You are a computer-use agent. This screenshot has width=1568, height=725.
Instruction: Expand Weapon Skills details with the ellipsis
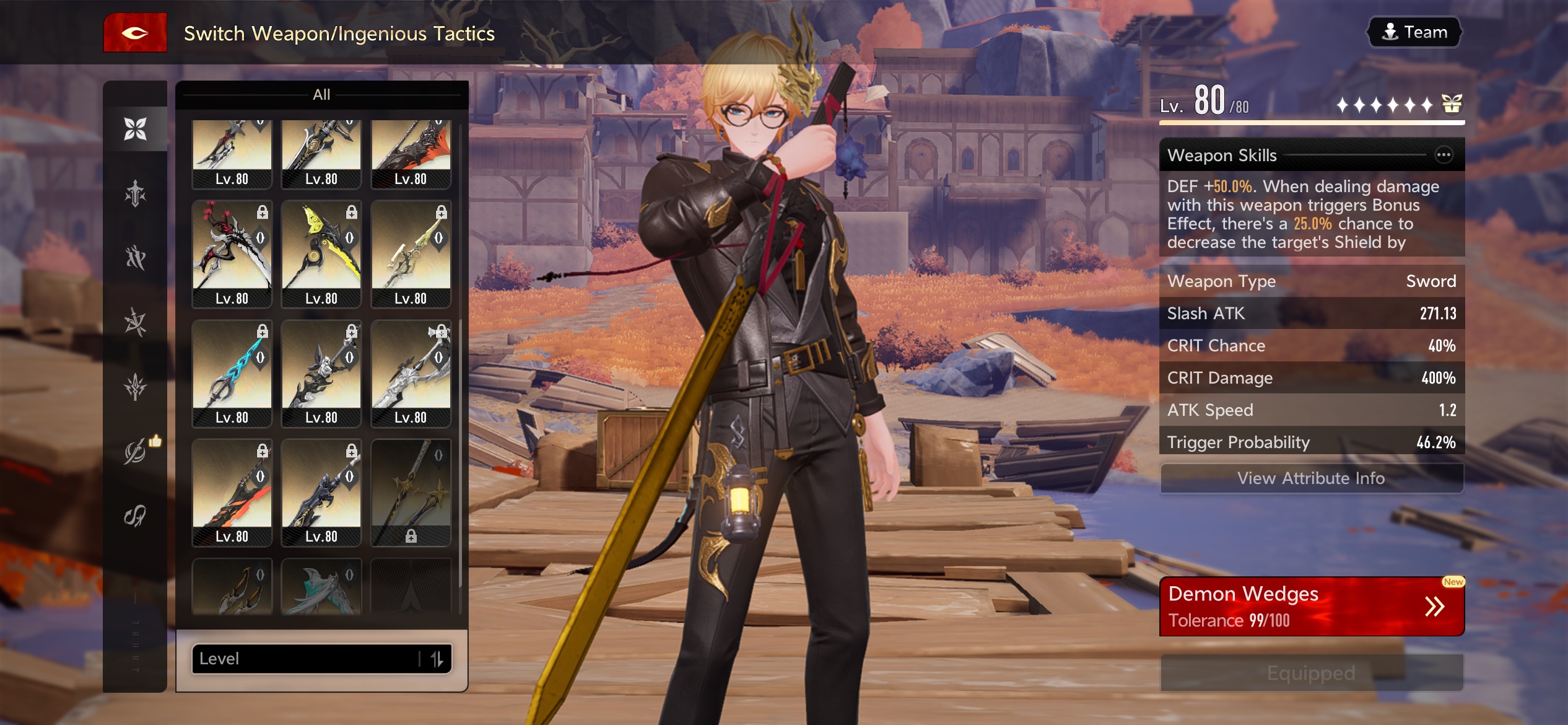[1444, 155]
